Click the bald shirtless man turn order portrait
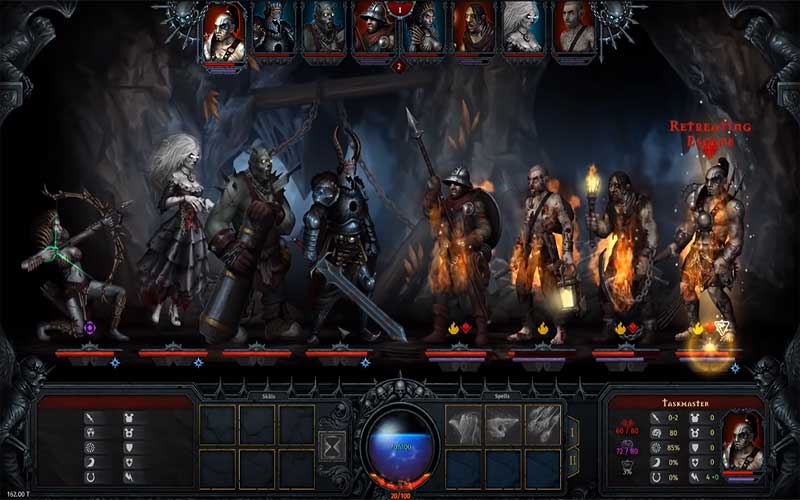 (573, 27)
